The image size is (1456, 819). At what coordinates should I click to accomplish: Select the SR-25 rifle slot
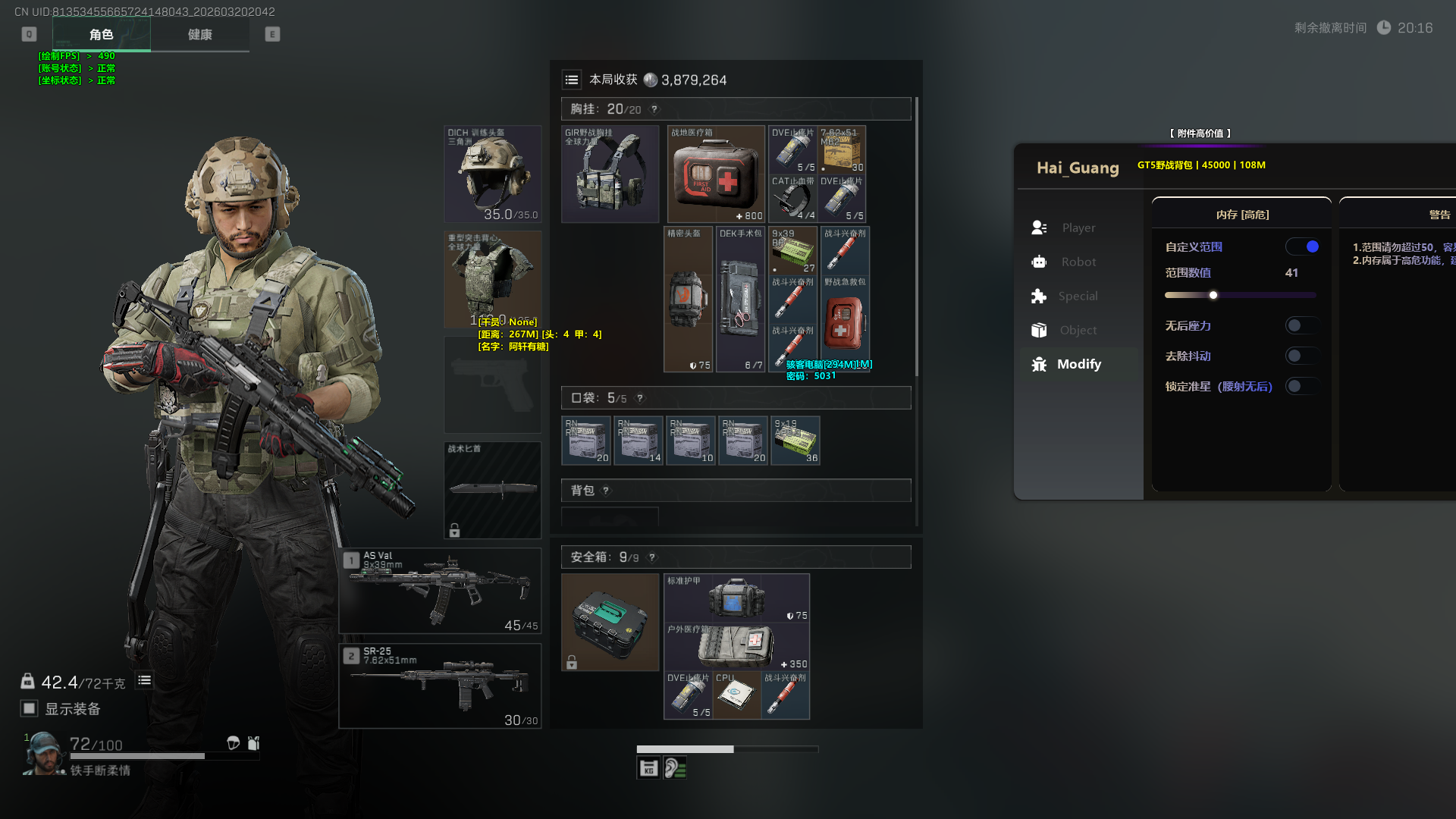(x=440, y=686)
